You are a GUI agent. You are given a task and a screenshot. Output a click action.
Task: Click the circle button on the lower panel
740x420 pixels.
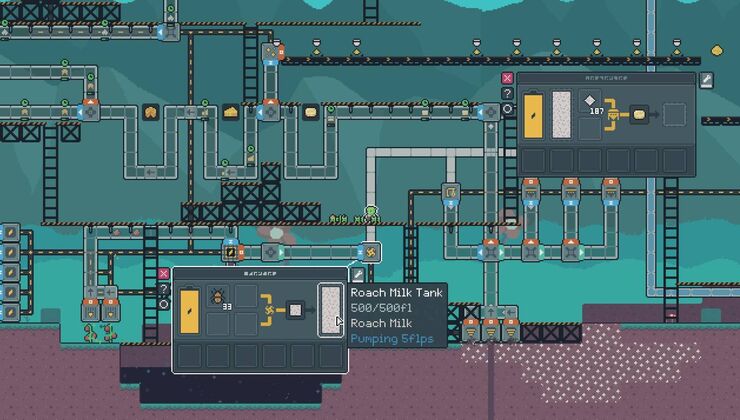pyautogui.click(x=164, y=303)
